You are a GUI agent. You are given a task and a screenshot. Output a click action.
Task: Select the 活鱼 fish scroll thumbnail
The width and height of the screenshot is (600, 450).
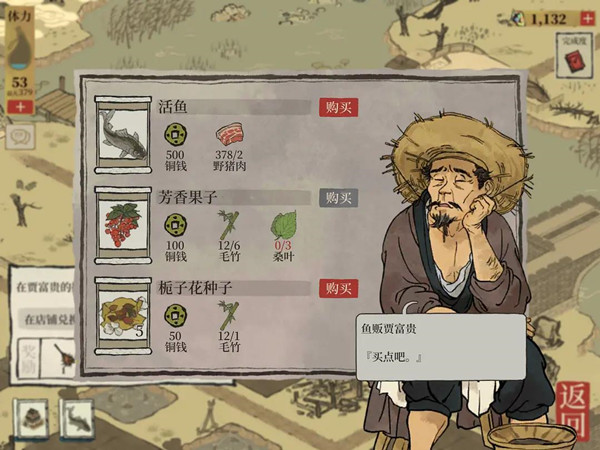click(x=123, y=135)
